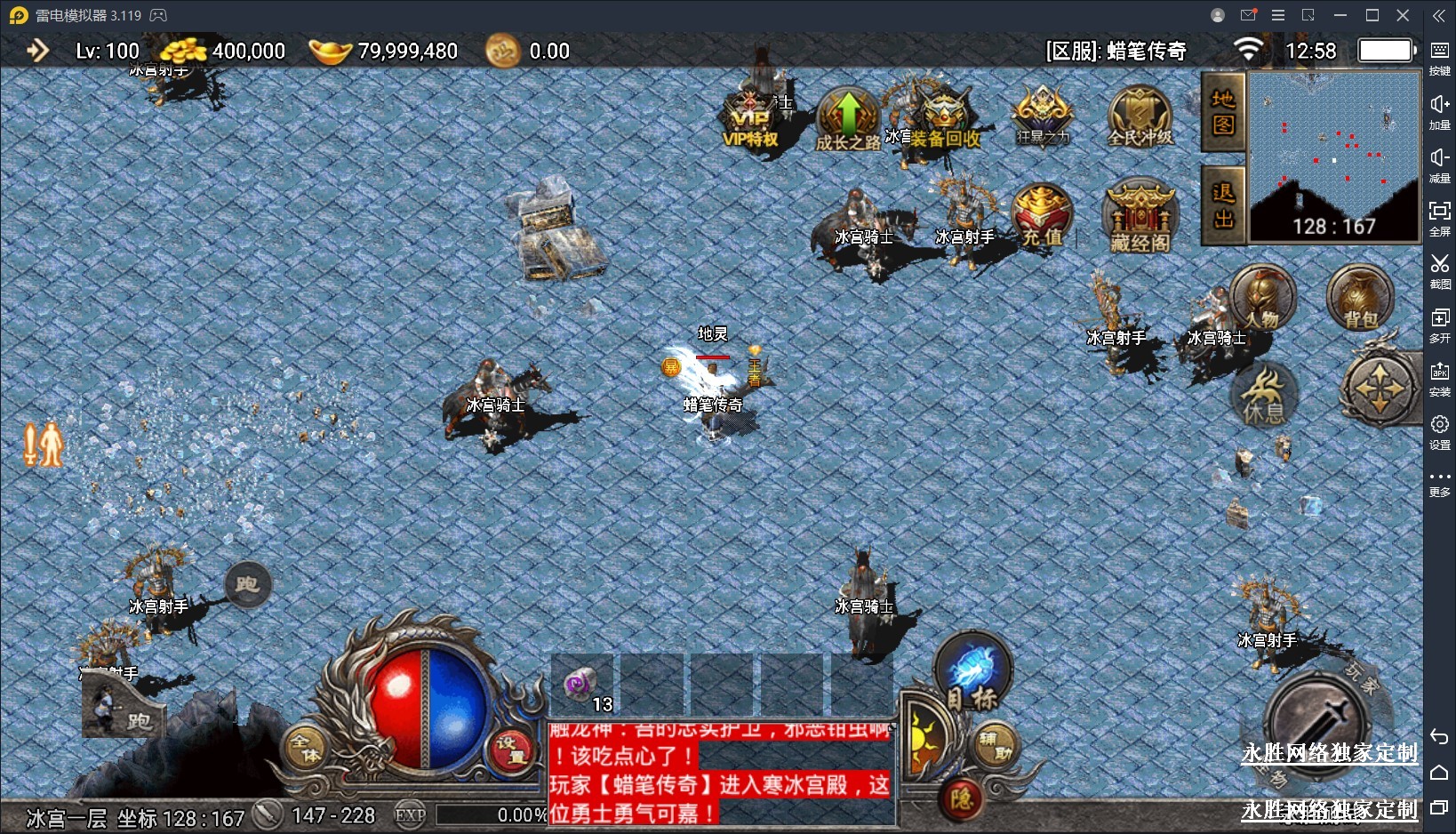1456x834 pixels.
Task: Toggle the red 隐 hide button
Action: (961, 798)
